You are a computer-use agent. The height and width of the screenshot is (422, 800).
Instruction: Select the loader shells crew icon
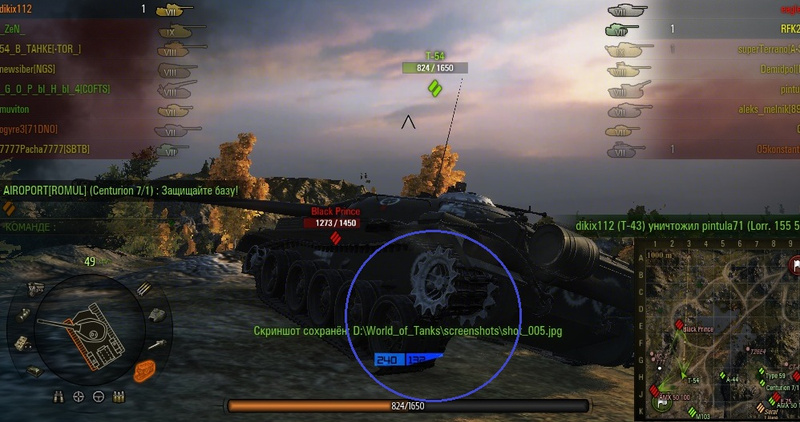click(116, 397)
